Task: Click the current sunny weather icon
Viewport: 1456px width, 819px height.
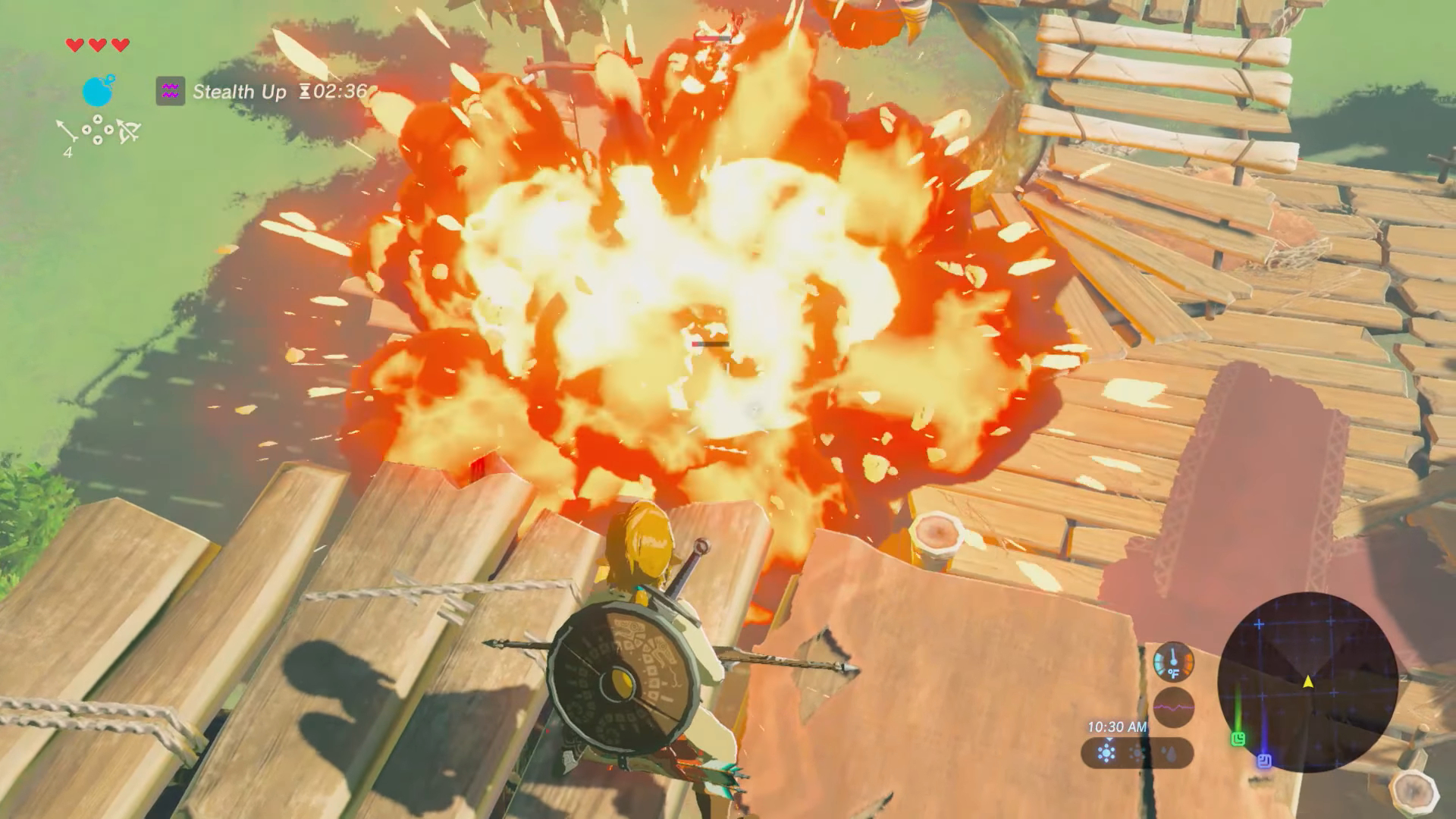Action: point(1107,753)
